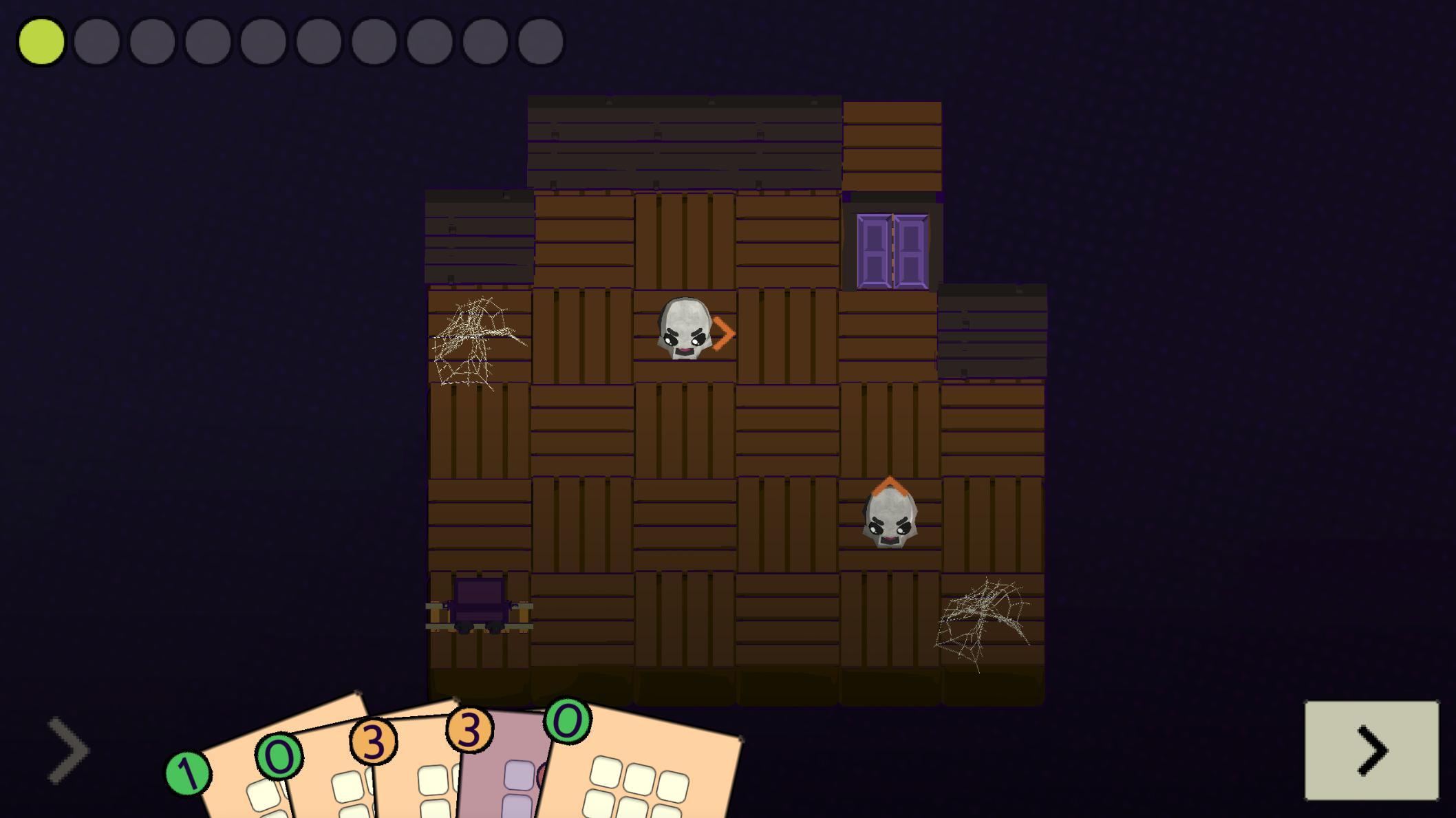
Task: Select the purple double window on the wall
Action: pos(892,252)
